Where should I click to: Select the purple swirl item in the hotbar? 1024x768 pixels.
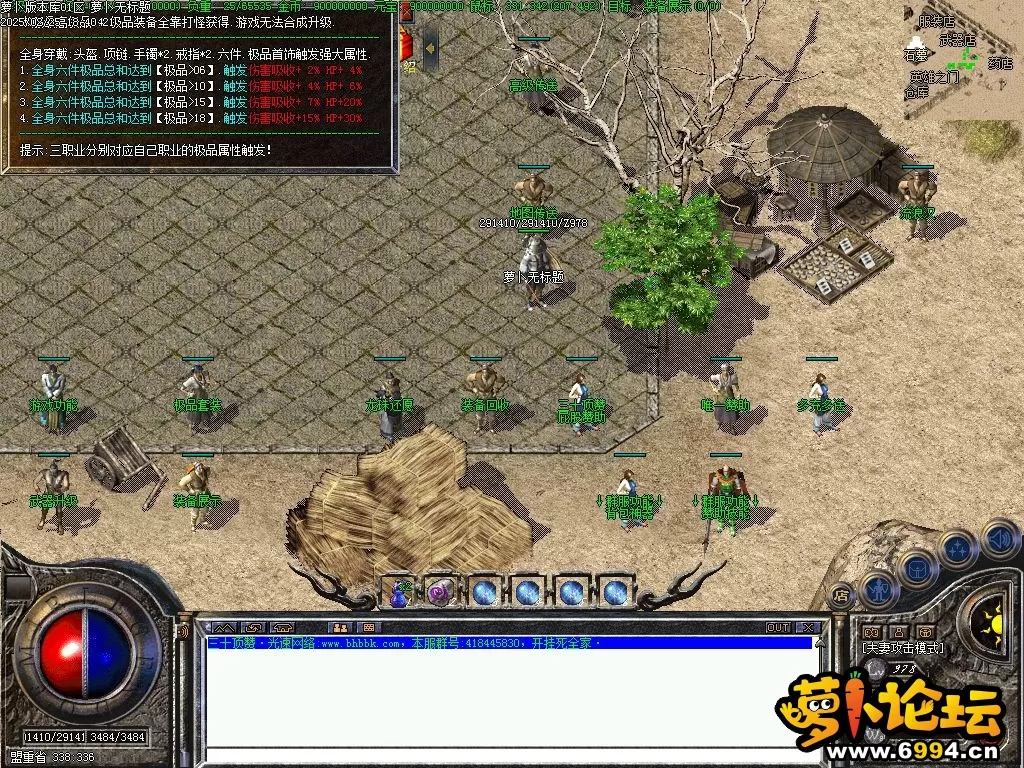point(441,592)
